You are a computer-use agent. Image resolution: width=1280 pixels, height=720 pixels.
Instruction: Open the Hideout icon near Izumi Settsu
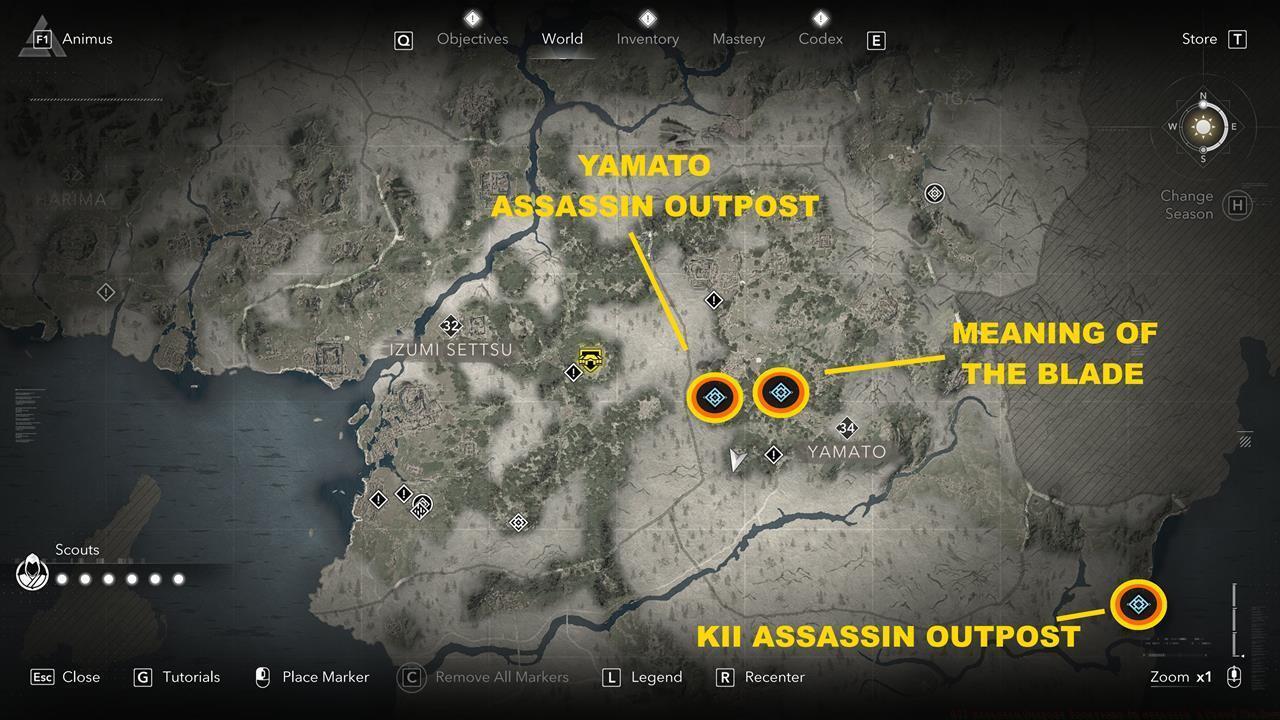589,358
